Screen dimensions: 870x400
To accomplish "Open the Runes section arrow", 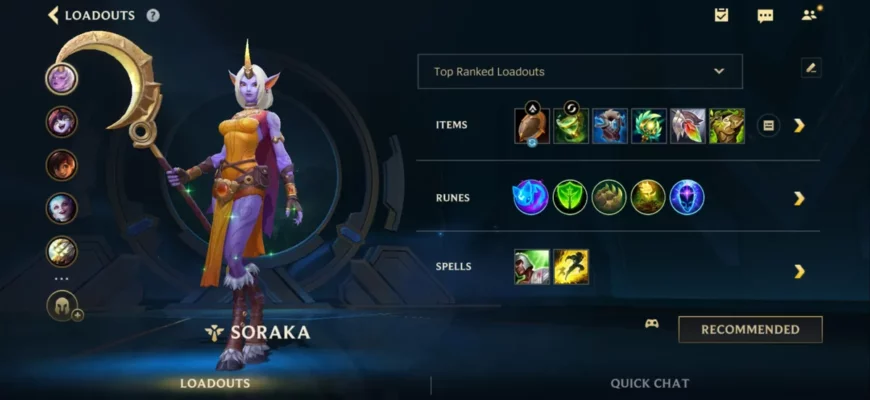I will pyautogui.click(x=799, y=198).
